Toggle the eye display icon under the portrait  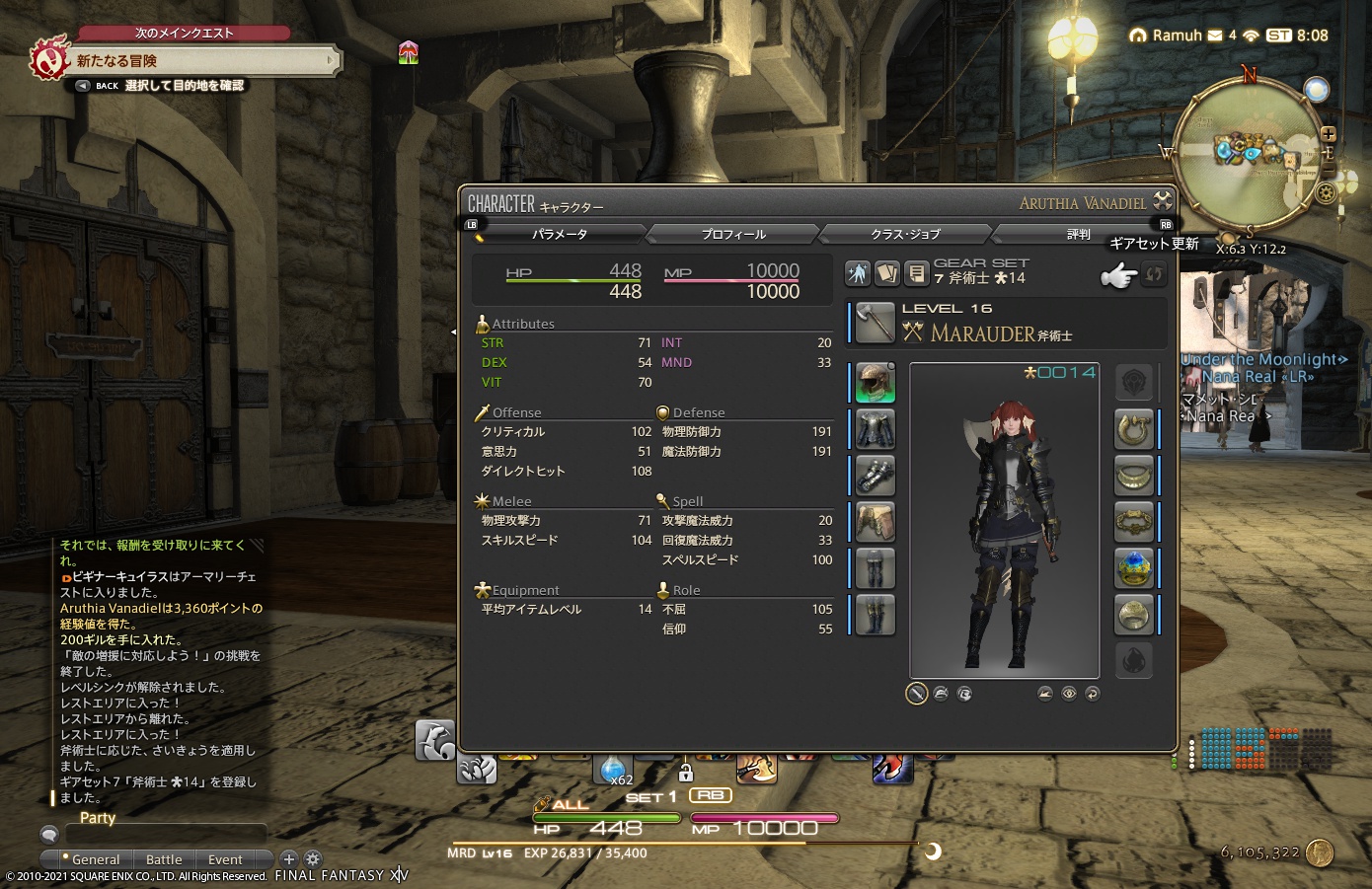[1069, 694]
